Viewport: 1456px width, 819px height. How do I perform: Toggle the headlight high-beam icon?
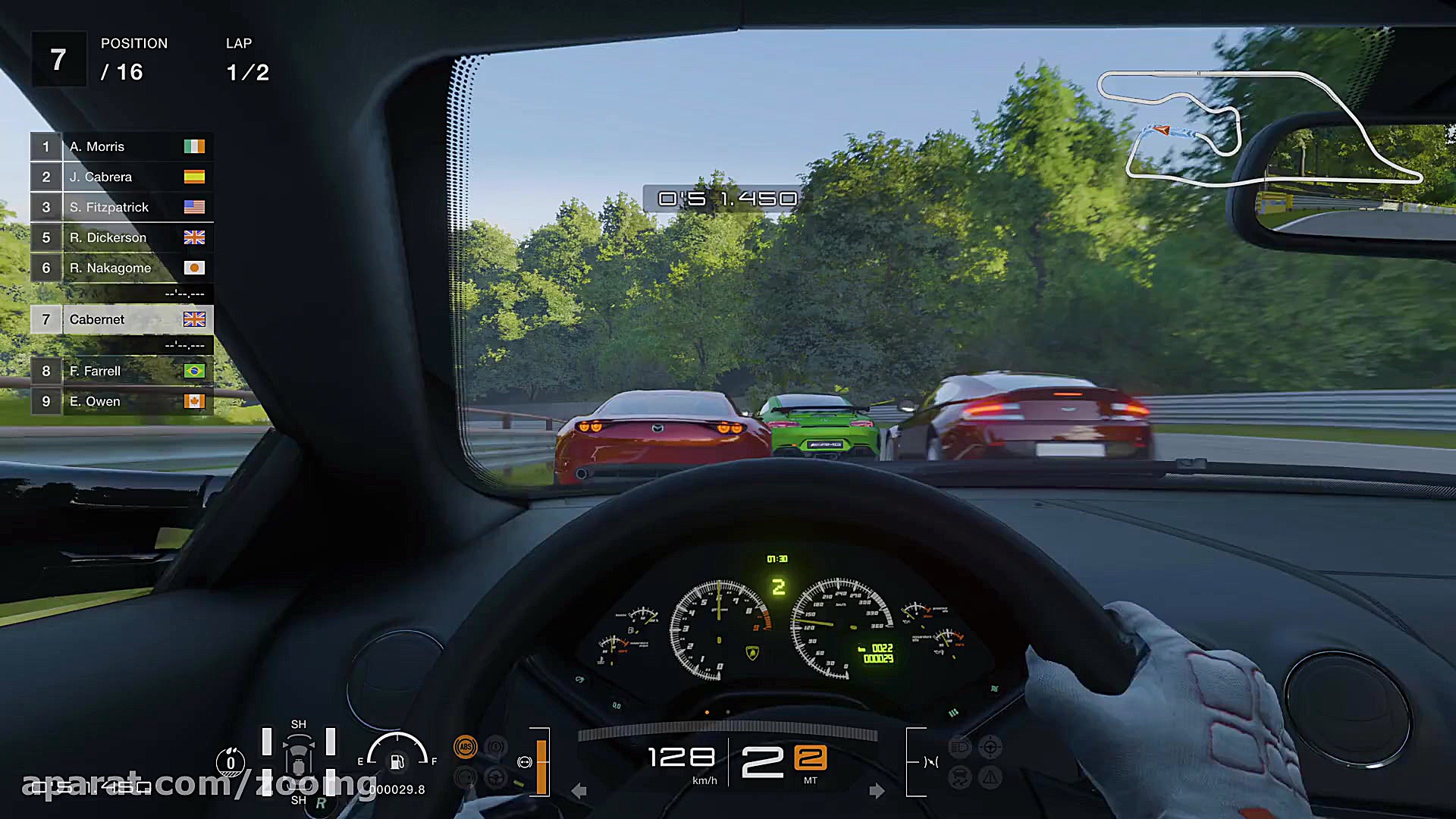[959, 748]
